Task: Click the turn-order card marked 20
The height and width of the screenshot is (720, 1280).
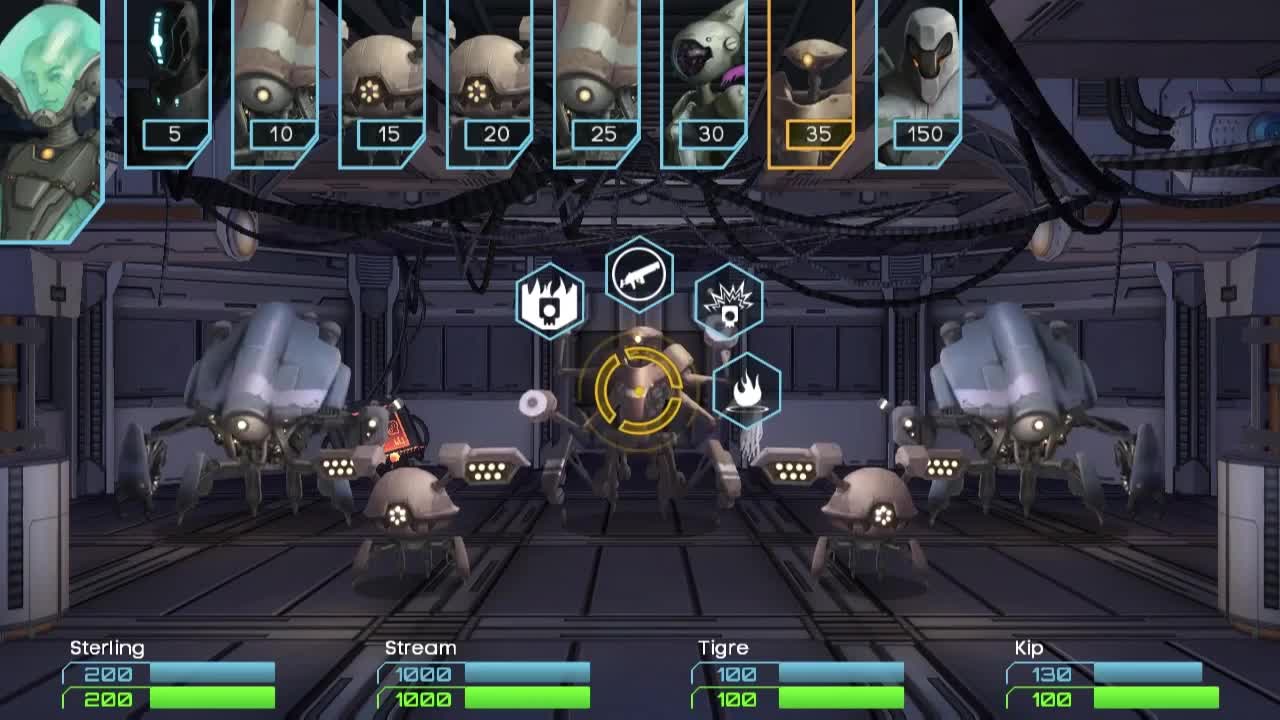Action: pyautogui.click(x=489, y=82)
